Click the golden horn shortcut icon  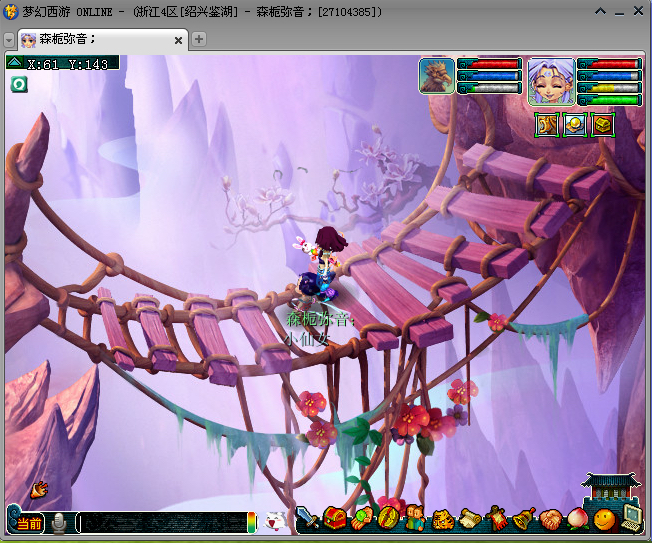pyautogui.click(x=547, y=124)
